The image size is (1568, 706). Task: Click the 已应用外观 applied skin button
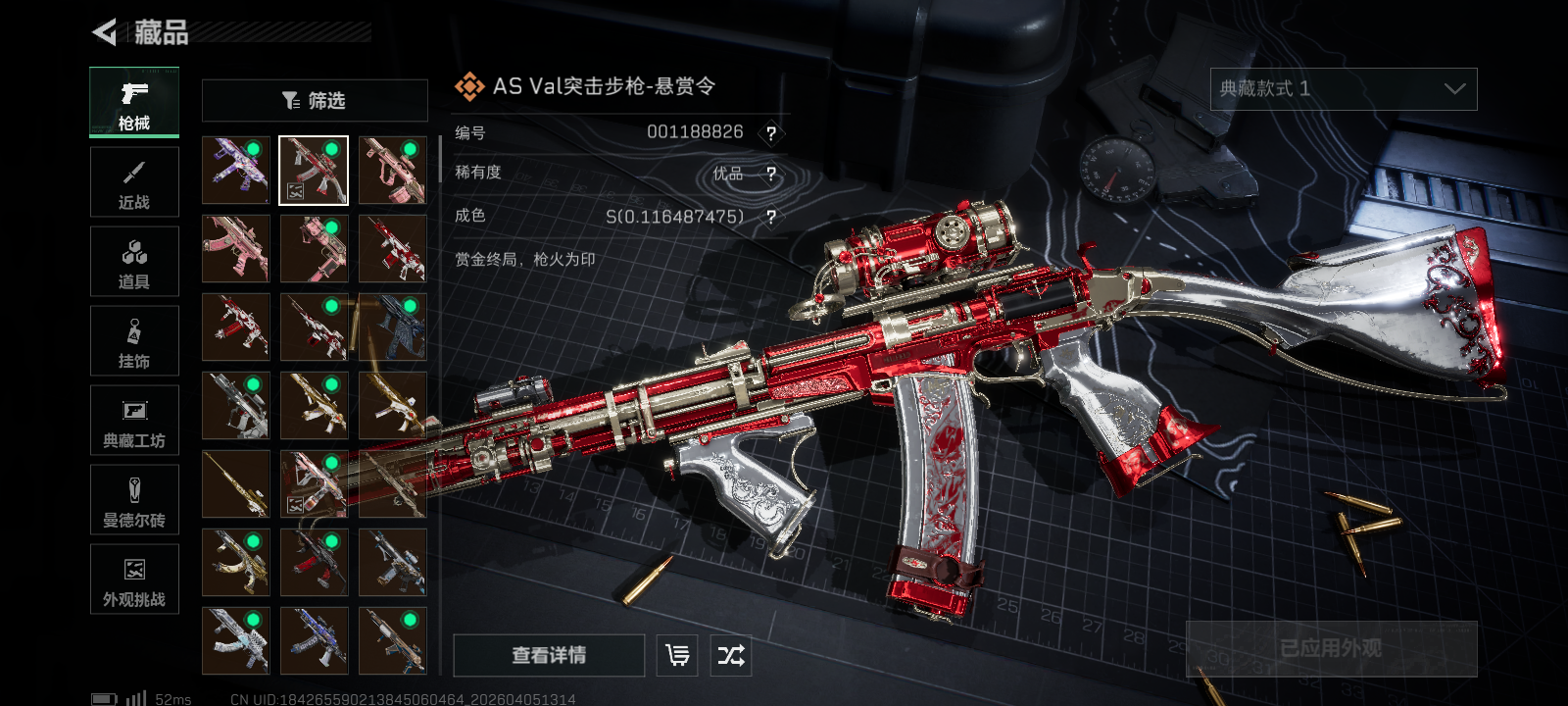pyautogui.click(x=1331, y=648)
